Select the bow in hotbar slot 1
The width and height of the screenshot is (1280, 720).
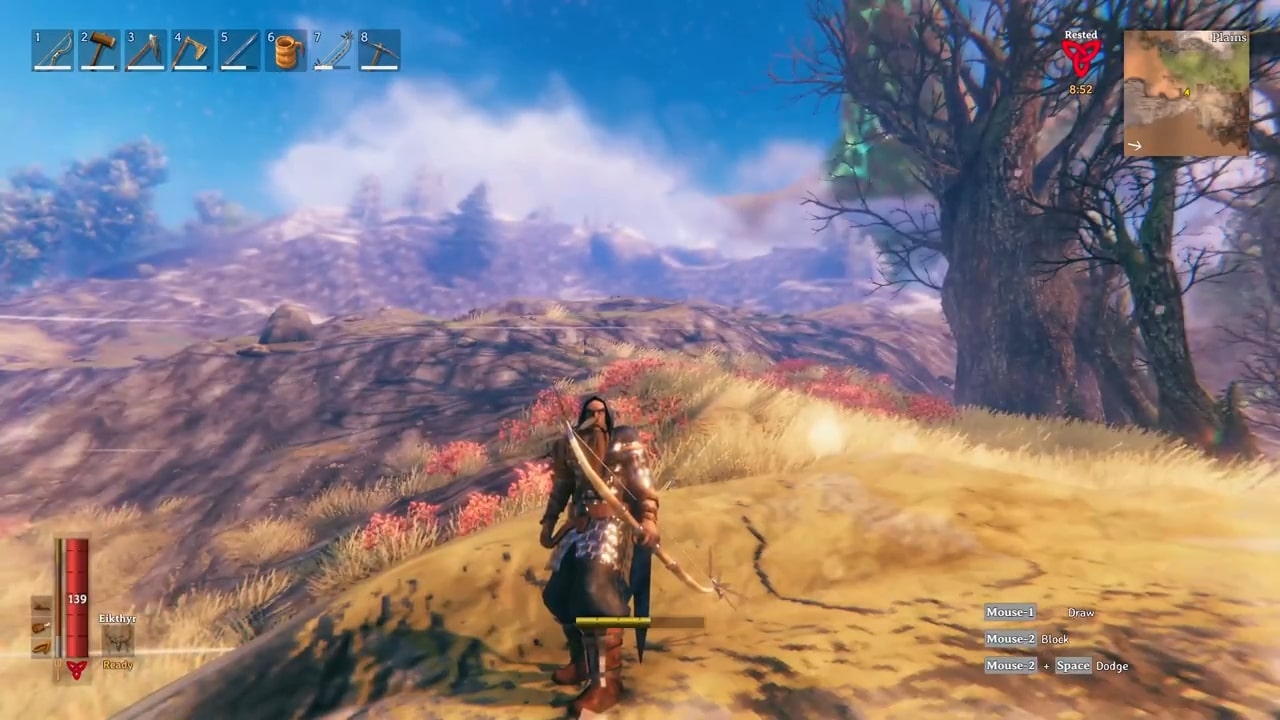point(52,50)
